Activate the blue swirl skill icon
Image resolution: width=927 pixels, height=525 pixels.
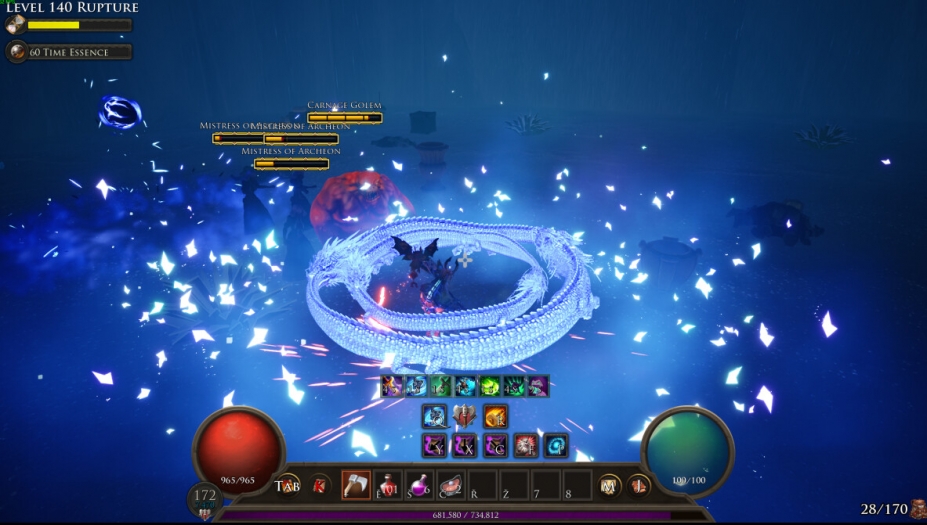click(556, 446)
